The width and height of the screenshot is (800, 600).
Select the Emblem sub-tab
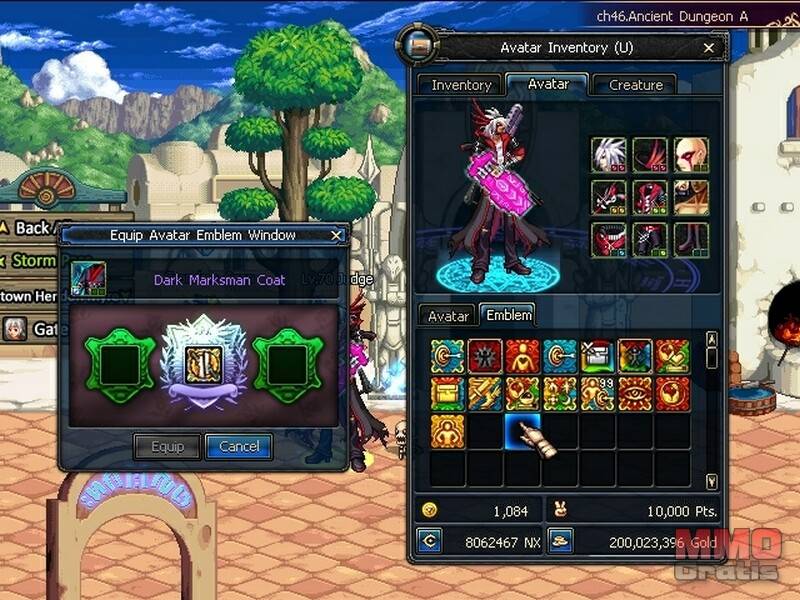(x=508, y=315)
